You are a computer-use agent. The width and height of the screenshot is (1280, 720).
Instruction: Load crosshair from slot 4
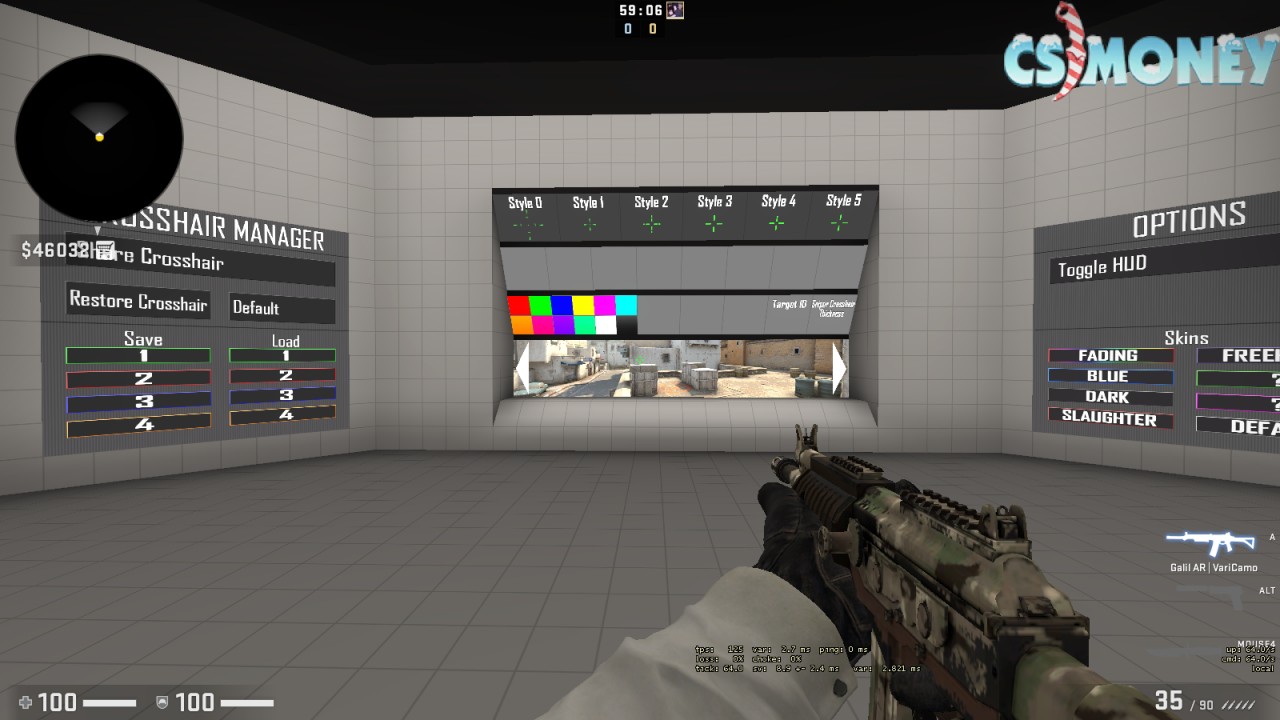(282, 414)
